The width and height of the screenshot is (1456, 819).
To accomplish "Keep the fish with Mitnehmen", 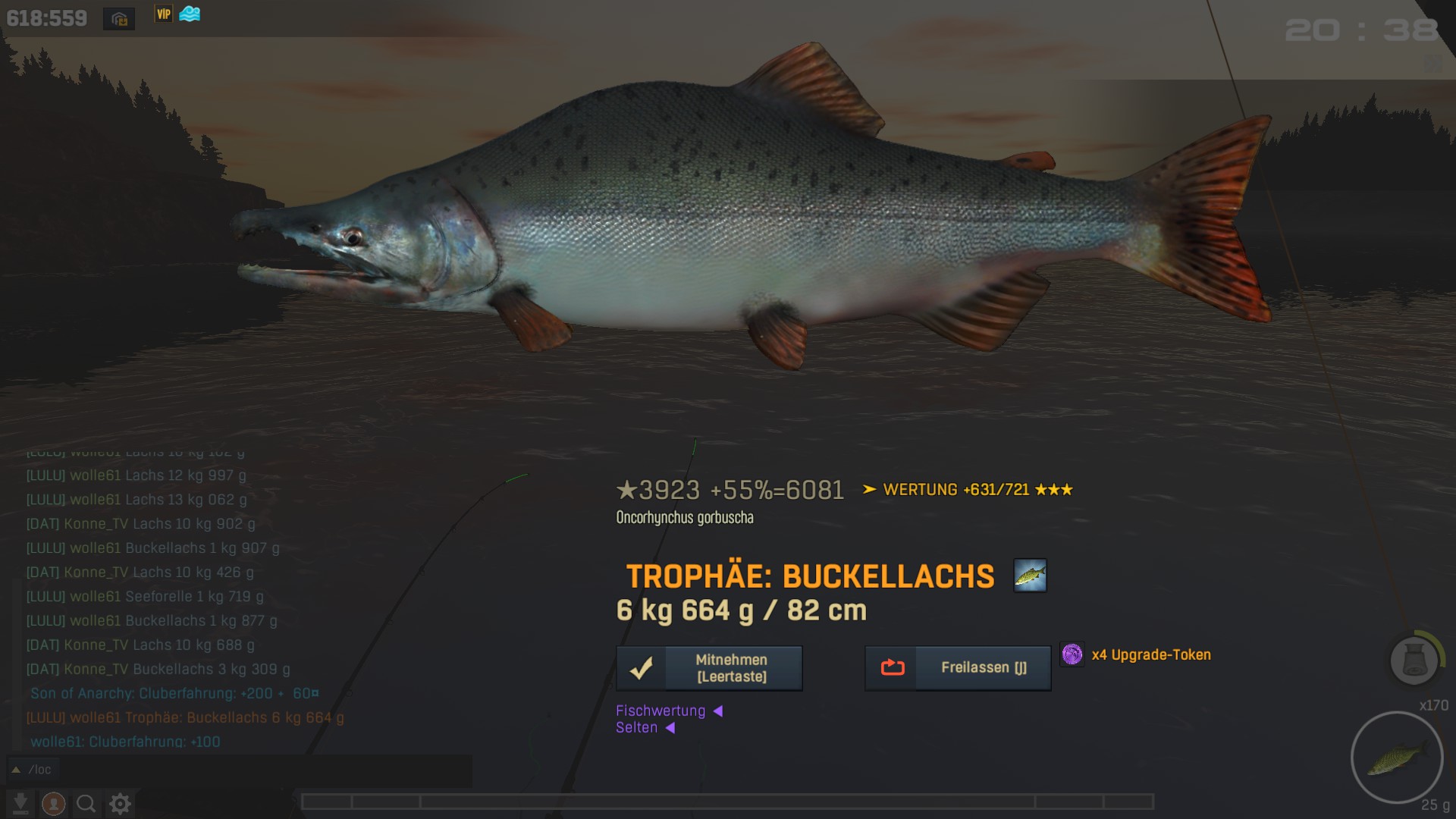I will click(709, 668).
